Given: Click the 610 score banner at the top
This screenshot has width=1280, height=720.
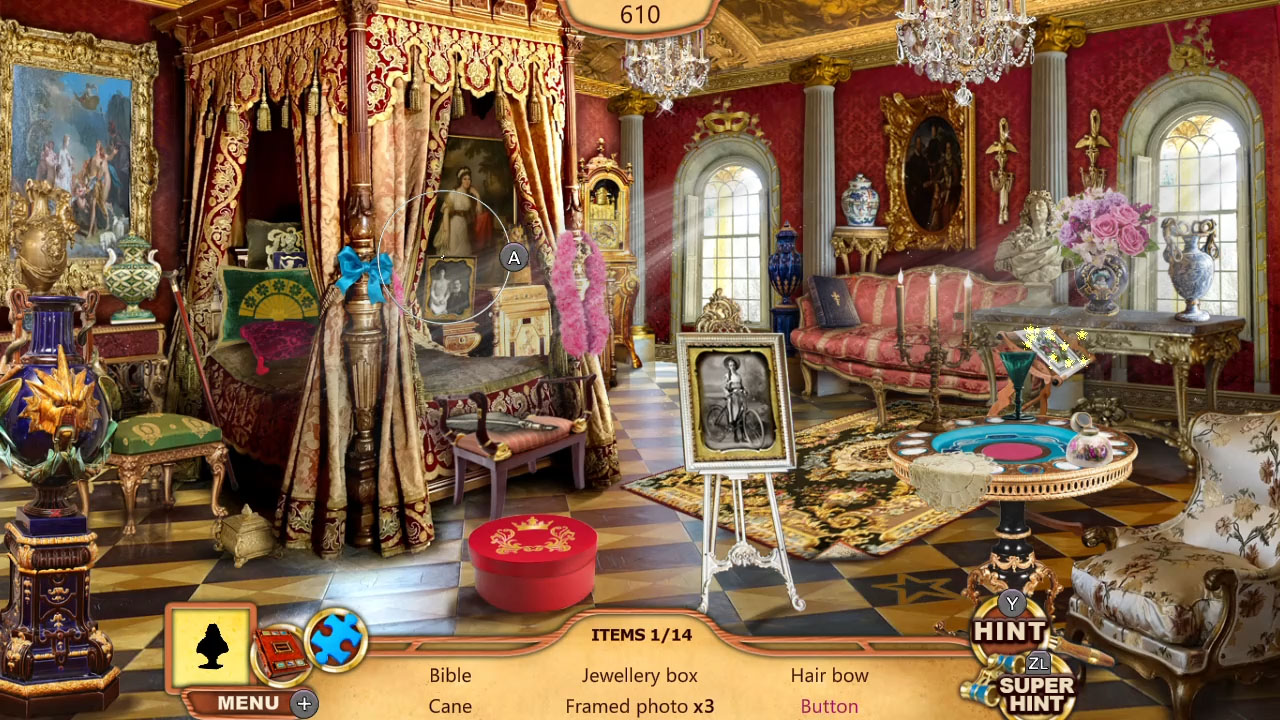Looking at the screenshot, I should pyautogui.click(x=641, y=15).
